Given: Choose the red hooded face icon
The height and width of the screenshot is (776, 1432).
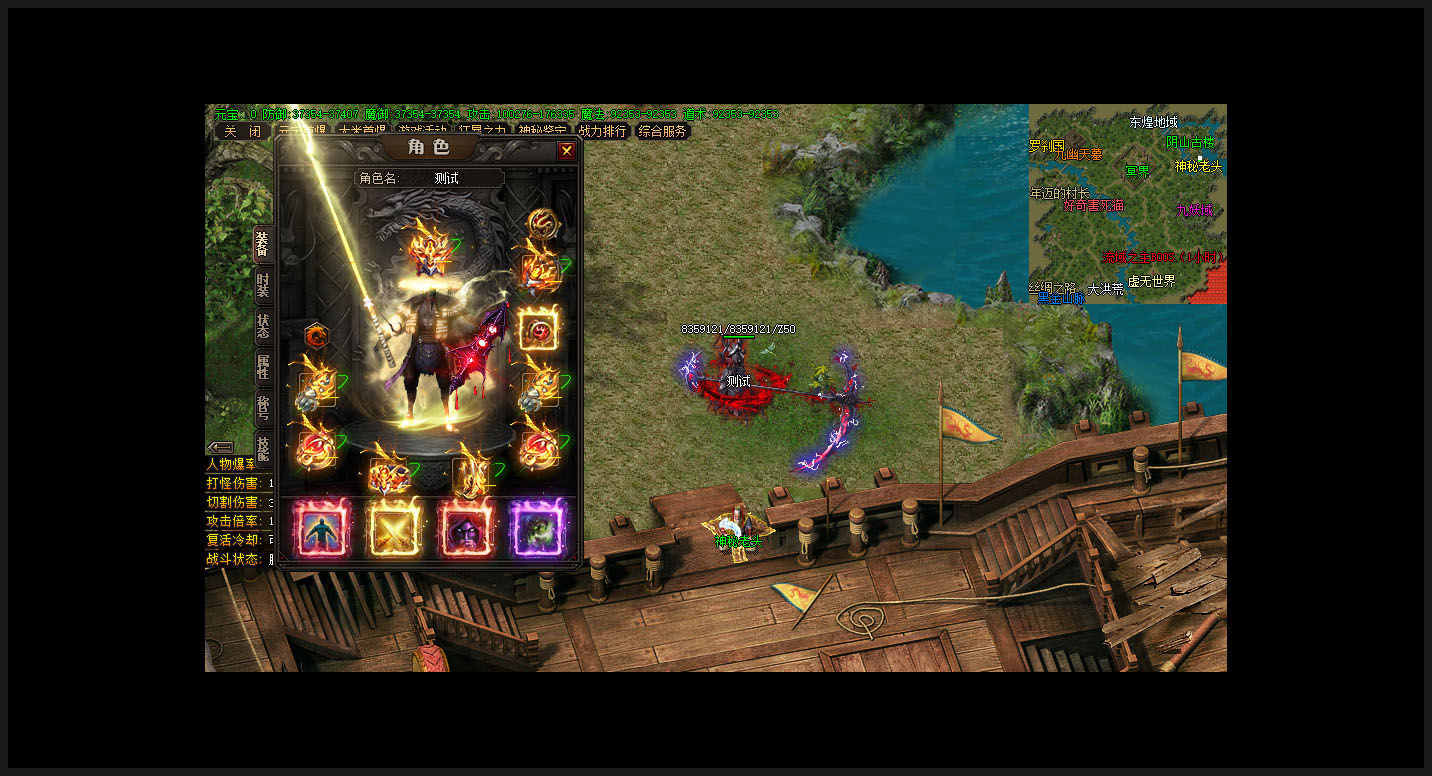Looking at the screenshot, I should (465, 528).
